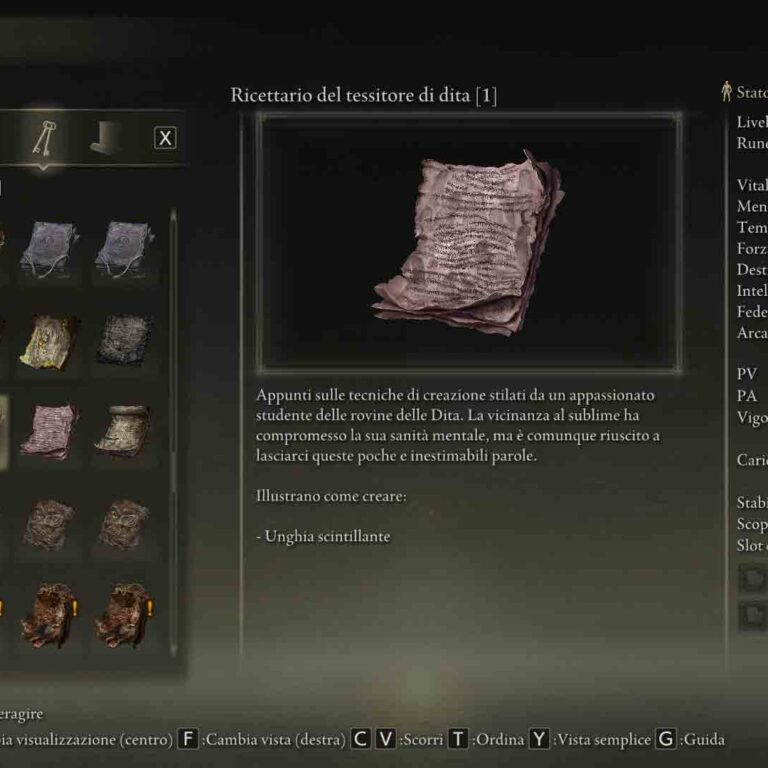Select the beige rolled scroll slot
The height and width of the screenshot is (768, 768).
tap(124, 430)
